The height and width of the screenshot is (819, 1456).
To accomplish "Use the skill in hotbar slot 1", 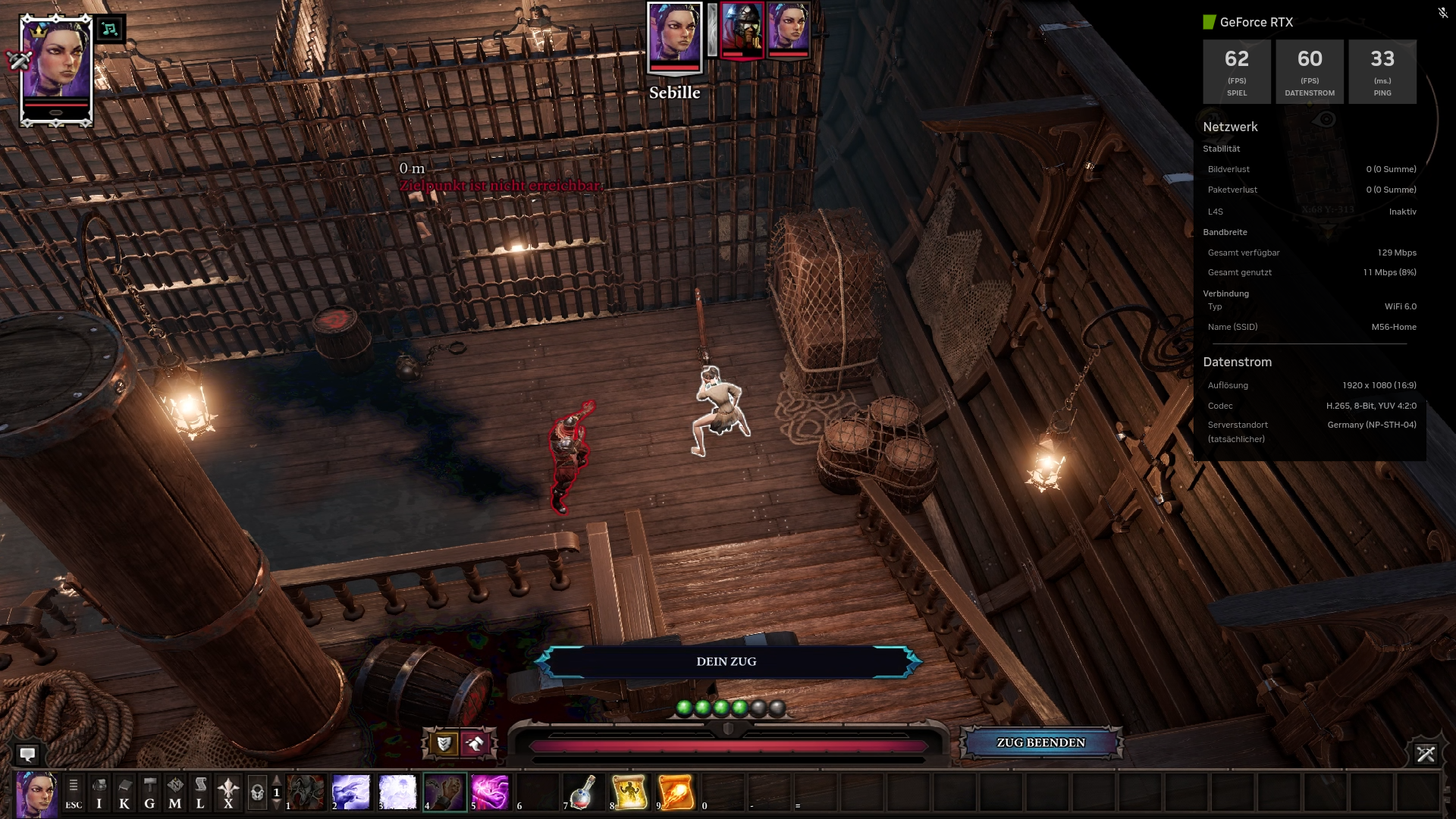I will tap(306, 792).
